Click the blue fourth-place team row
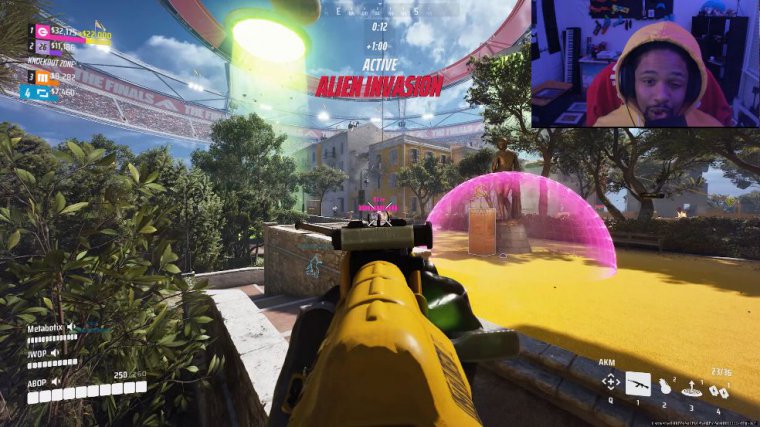Viewport: 760px width, 427px height. pyautogui.click(x=50, y=92)
